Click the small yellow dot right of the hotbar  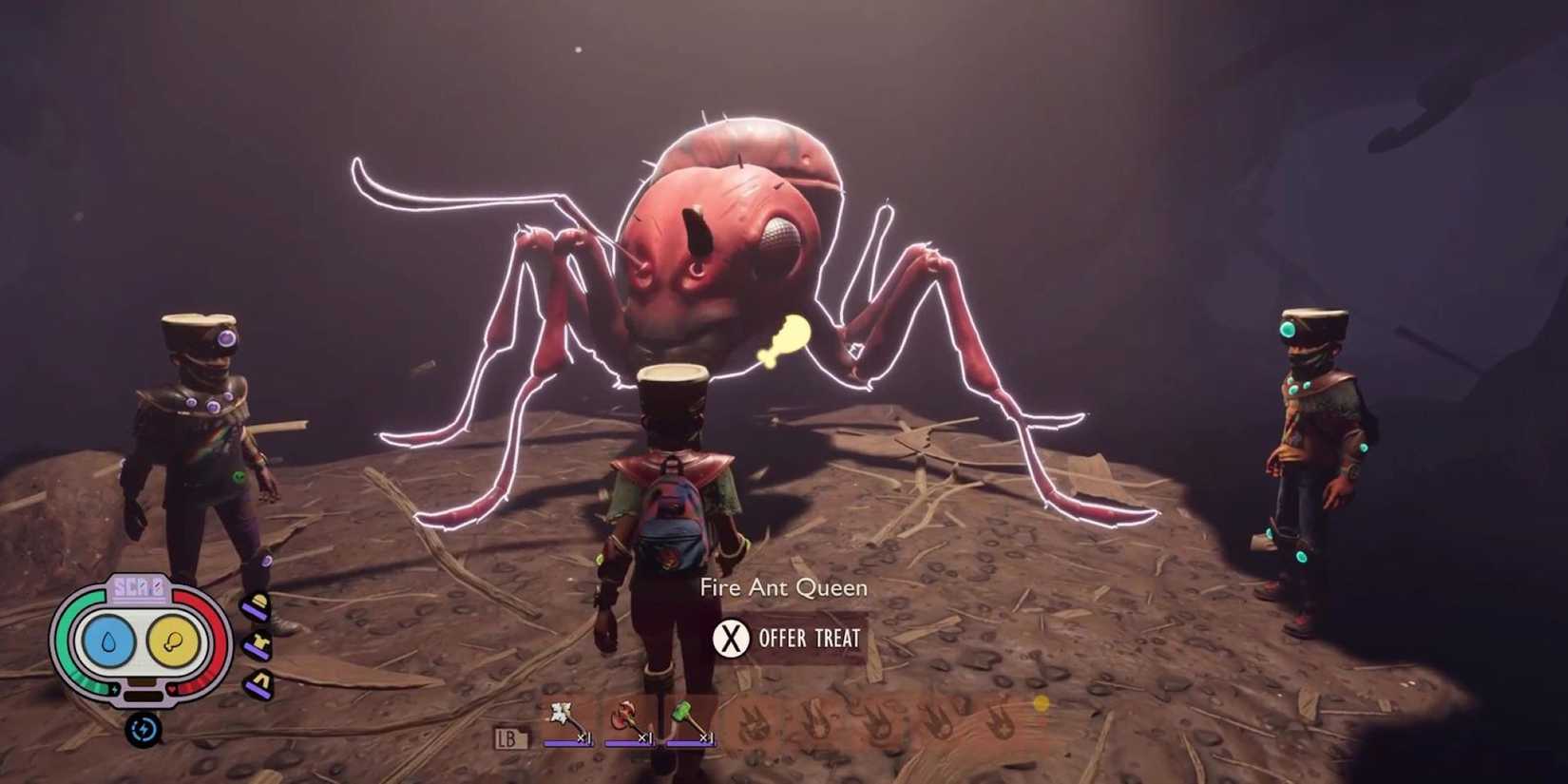click(x=1043, y=701)
